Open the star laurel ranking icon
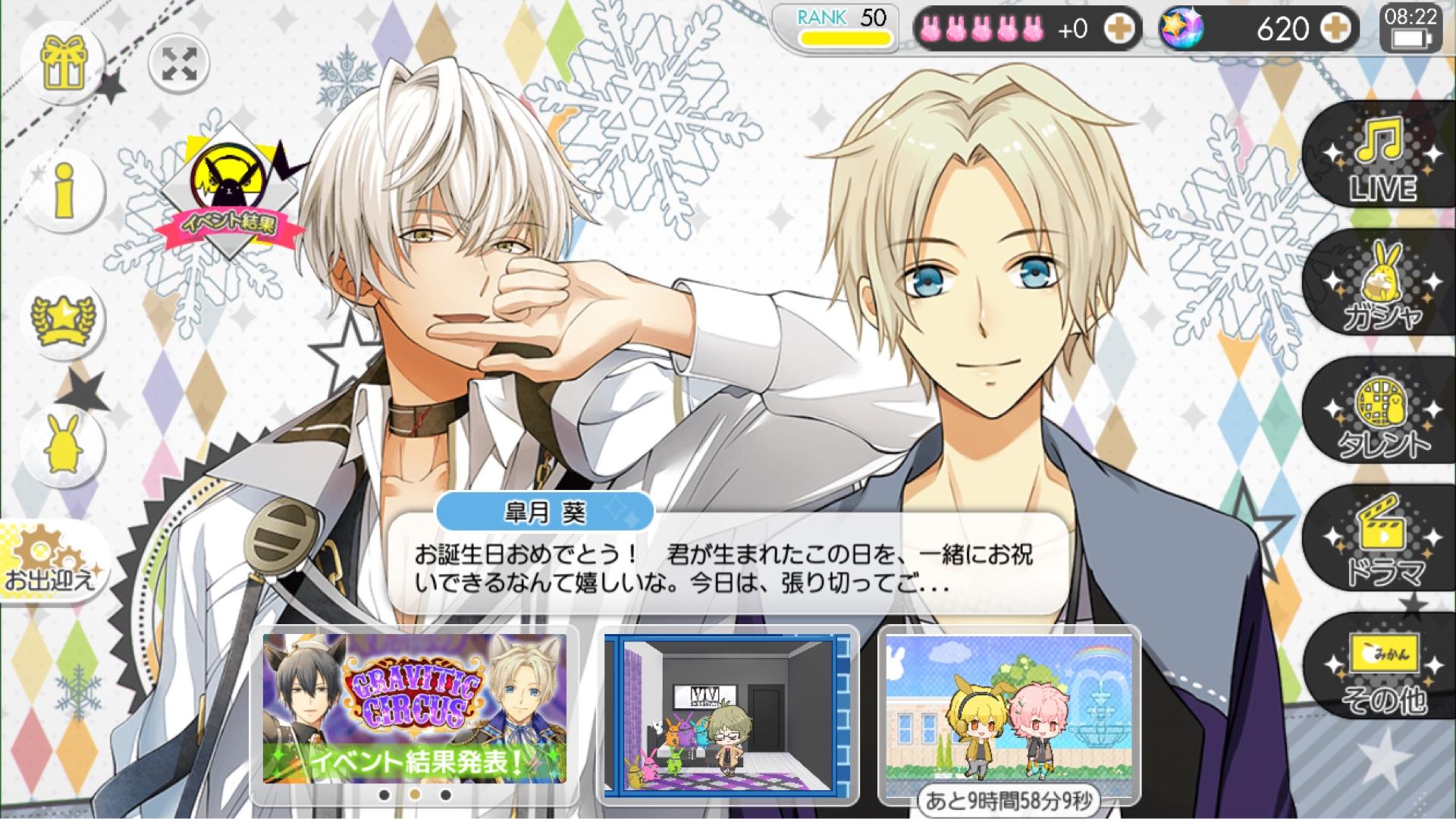1456x819 pixels. [64, 318]
